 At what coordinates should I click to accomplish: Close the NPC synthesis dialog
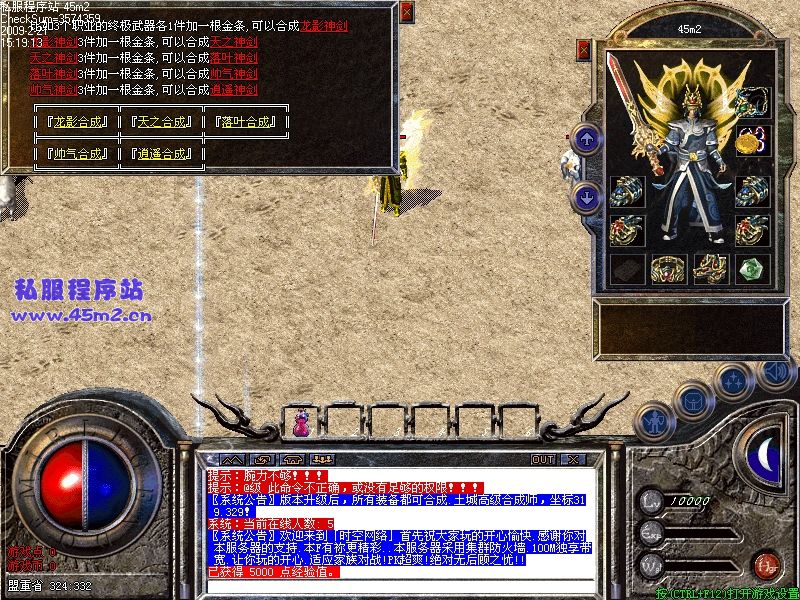pyautogui.click(x=405, y=13)
